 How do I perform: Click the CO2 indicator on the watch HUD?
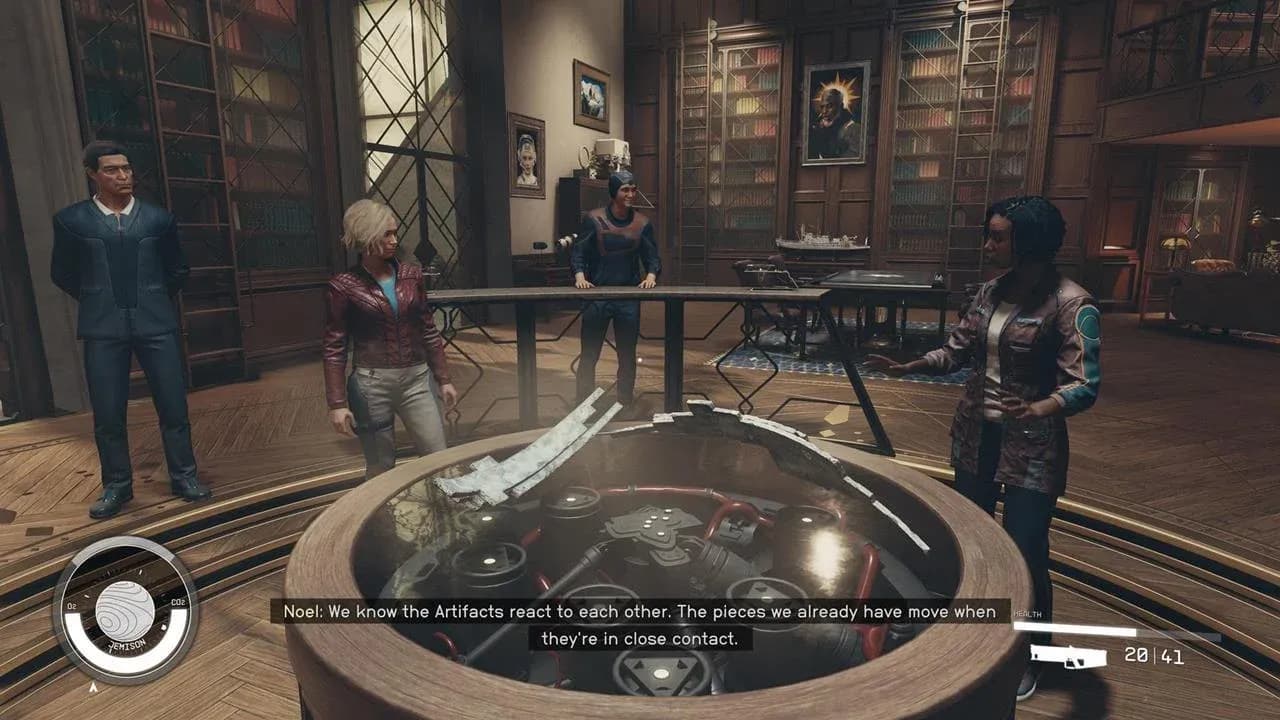pyautogui.click(x=177, y=601)
